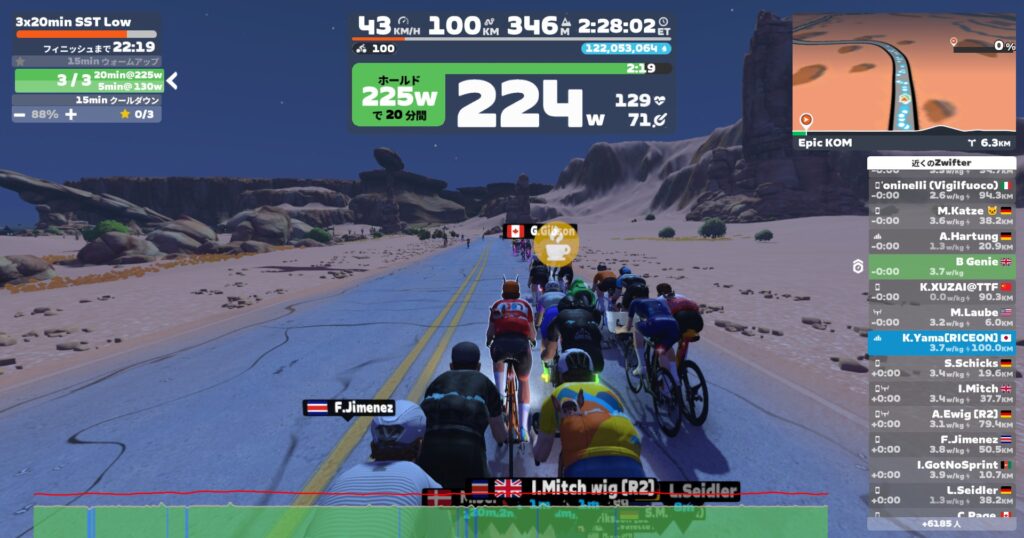Select rider M.Katze in the nearby list
The height and width of the screenshot is (538, 1024).
click(x=942, y=216)
